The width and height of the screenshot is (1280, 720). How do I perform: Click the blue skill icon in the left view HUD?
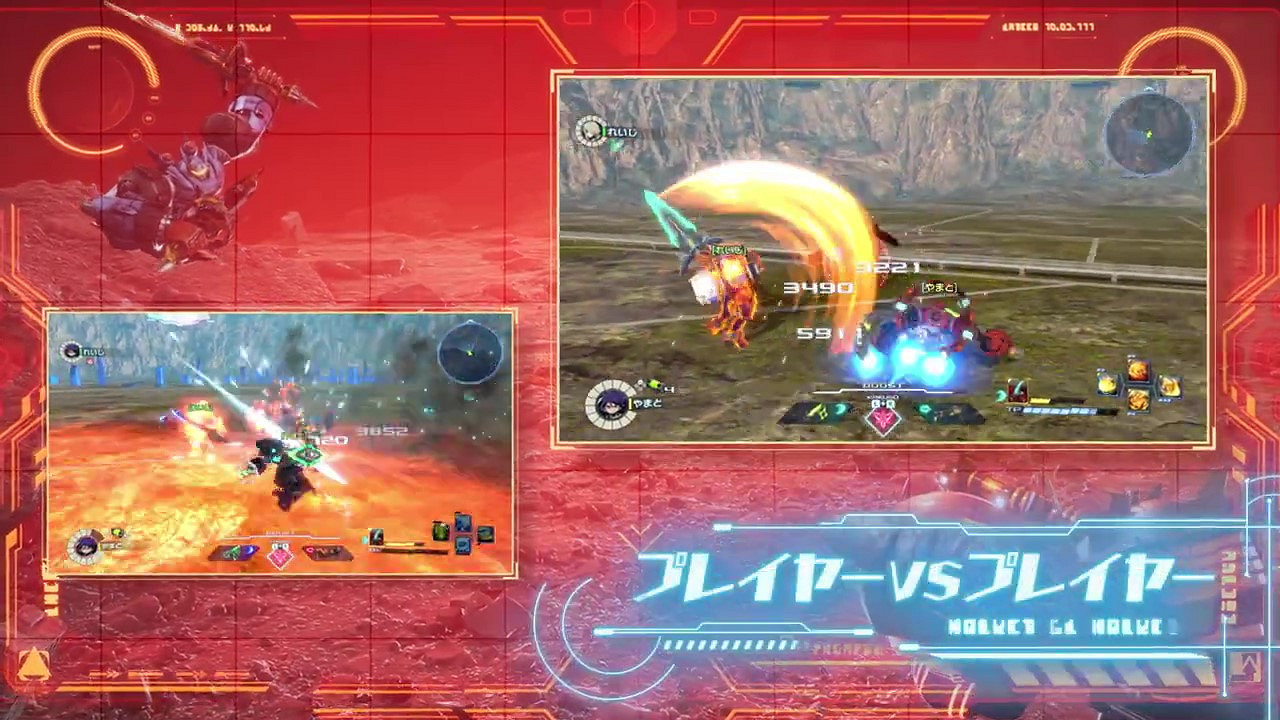point(462,522)
